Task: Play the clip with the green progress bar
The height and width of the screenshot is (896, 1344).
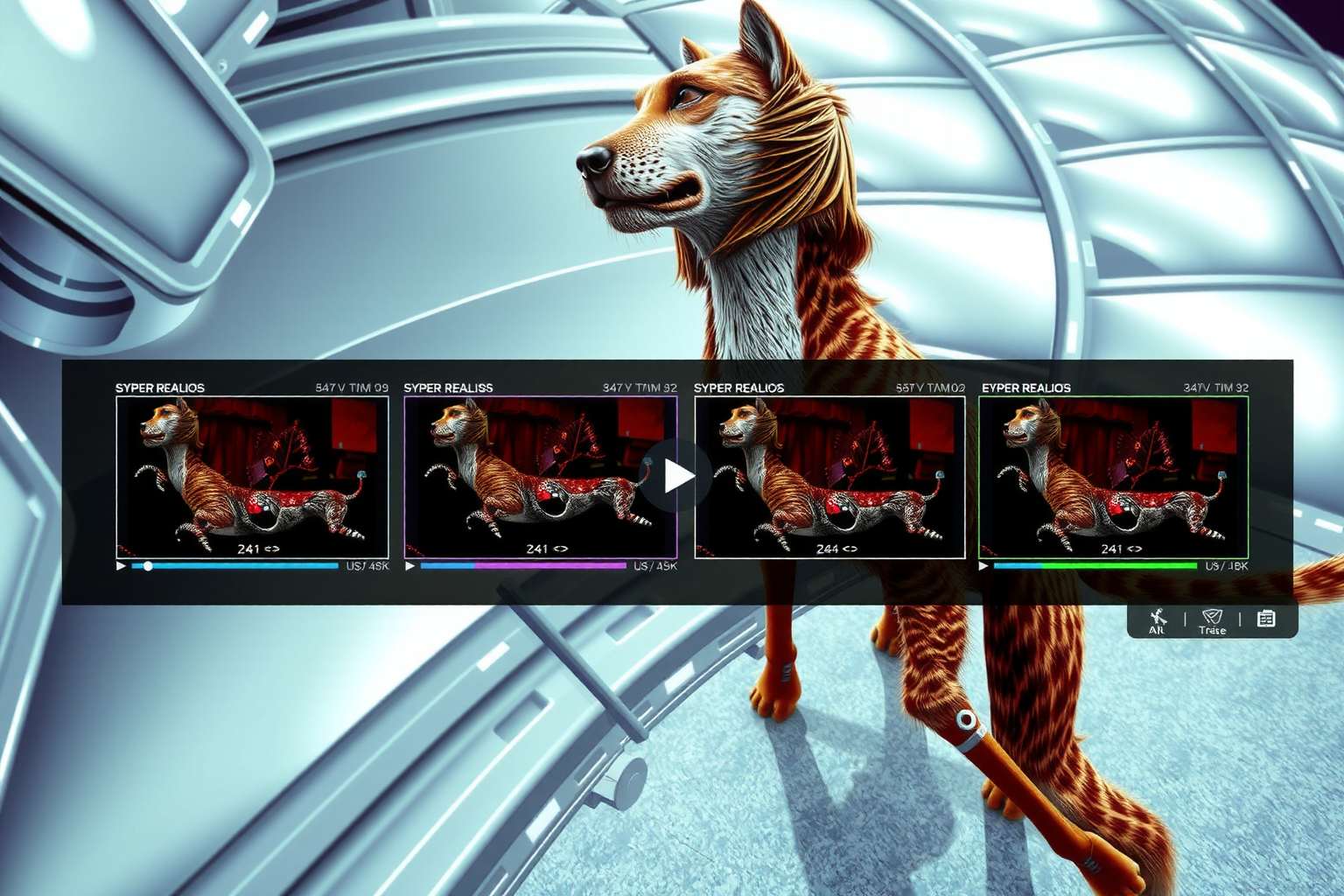Action: pyautogui.click(x=983, y=566)
